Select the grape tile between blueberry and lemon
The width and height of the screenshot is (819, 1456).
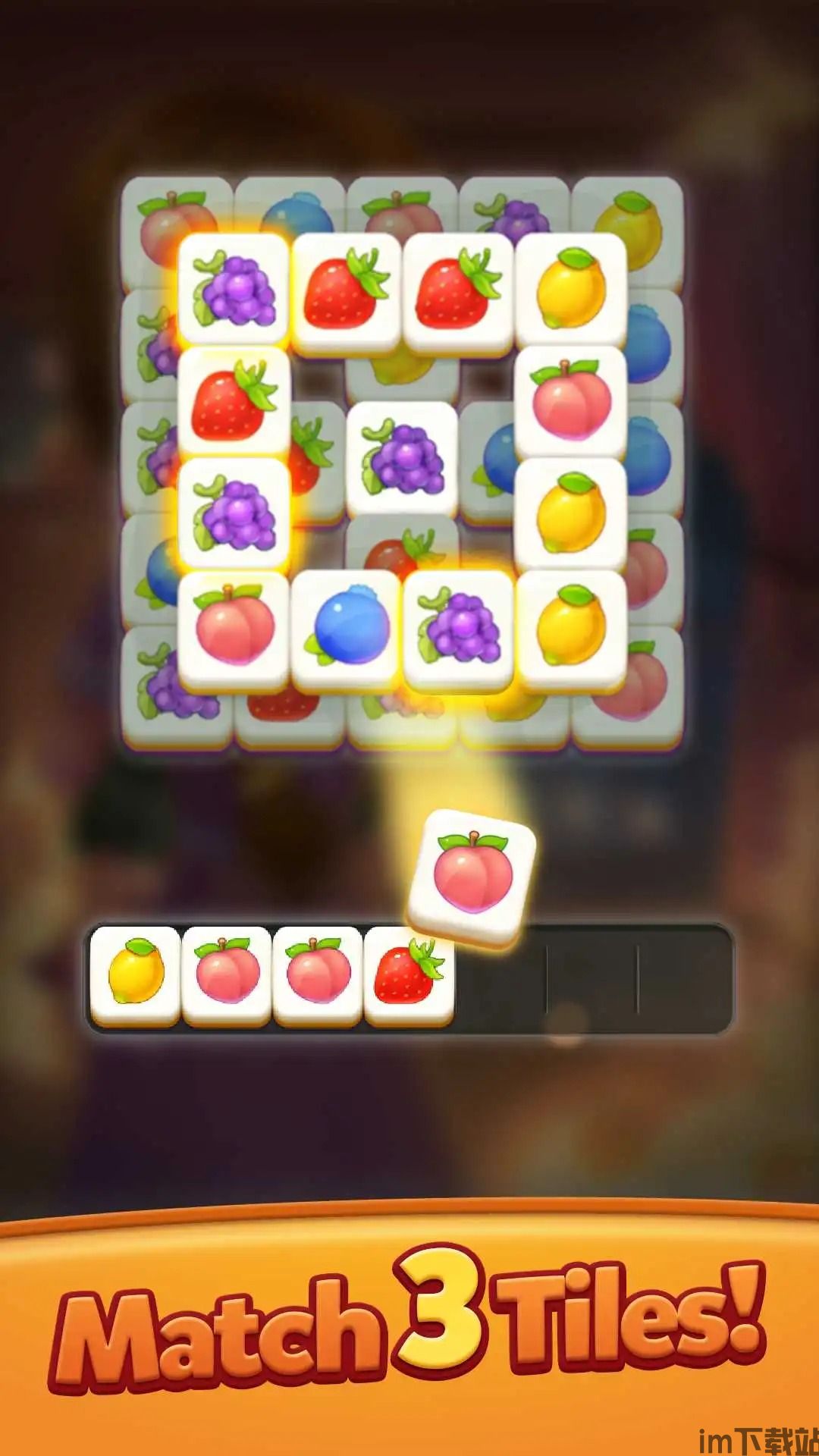458,629
